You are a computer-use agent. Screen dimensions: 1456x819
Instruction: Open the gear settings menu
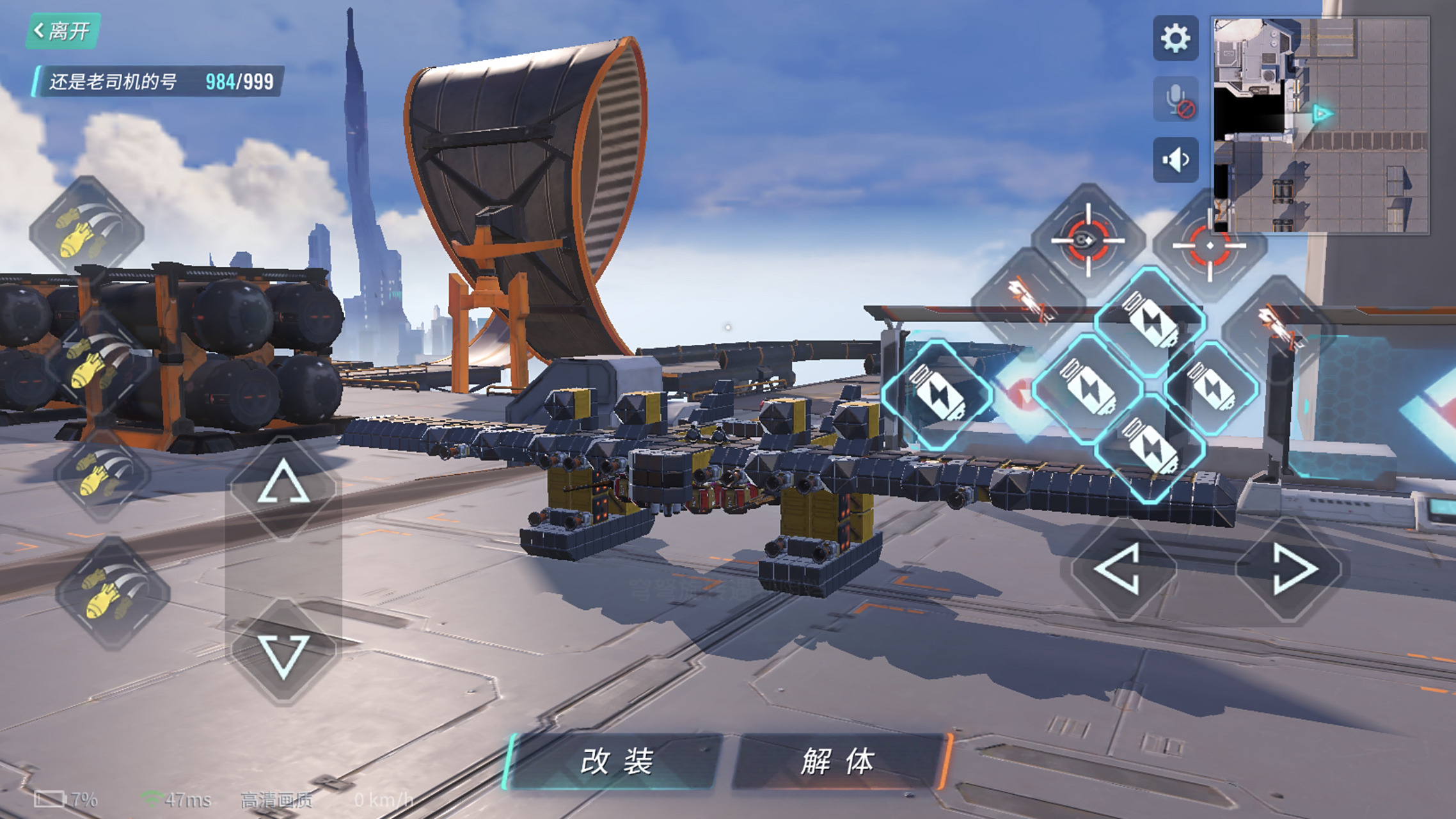1175,38
